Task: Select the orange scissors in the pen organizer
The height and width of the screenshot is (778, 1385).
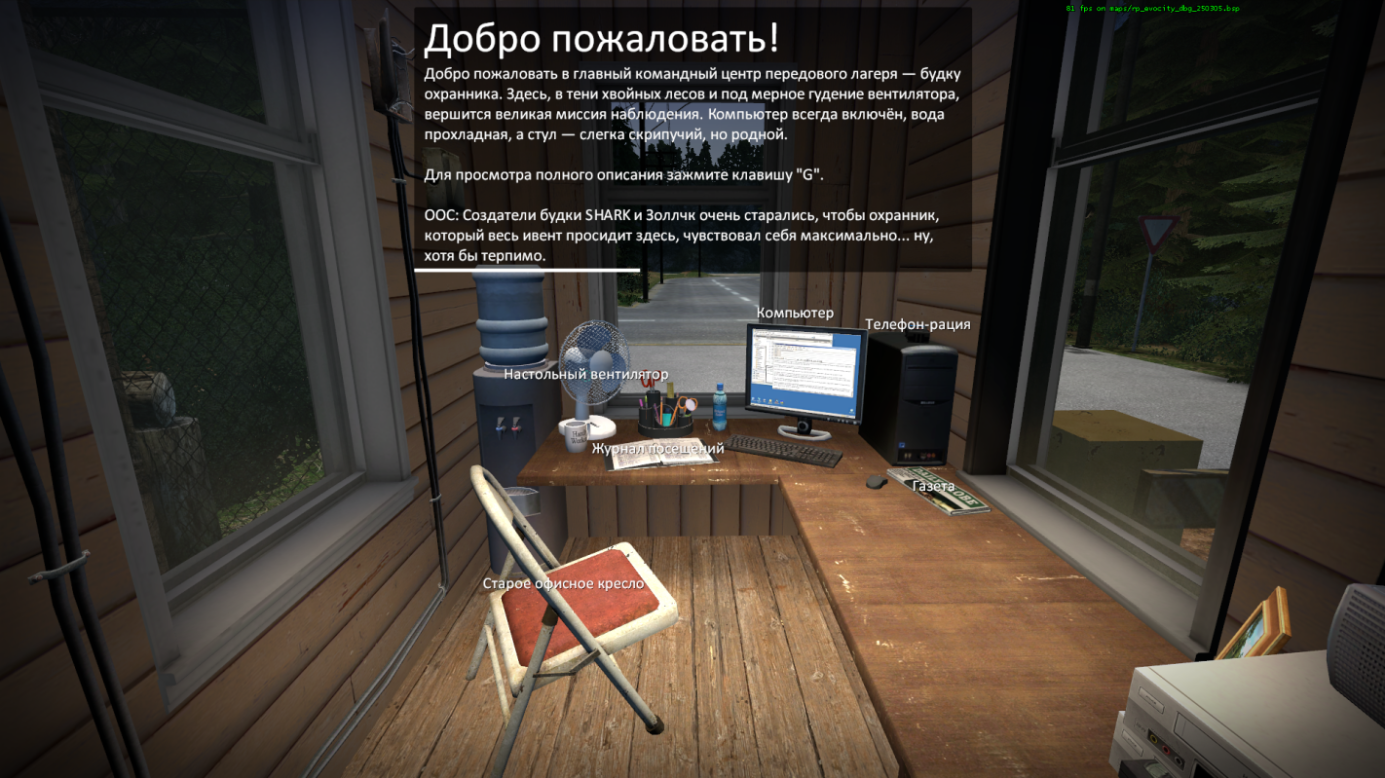Action: (686, 405)
